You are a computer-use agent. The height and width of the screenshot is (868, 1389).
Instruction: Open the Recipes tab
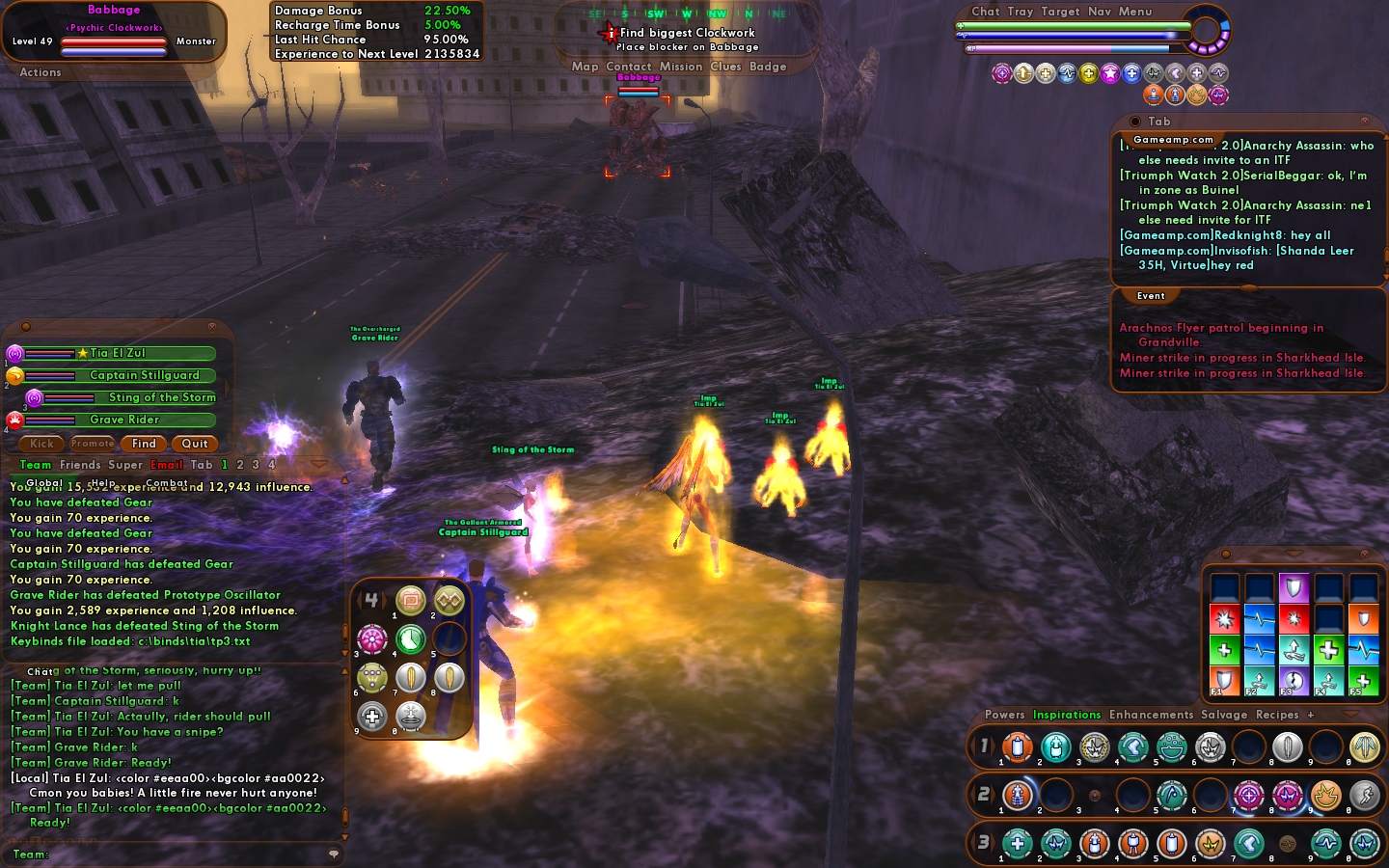(x=1277, y=715)
